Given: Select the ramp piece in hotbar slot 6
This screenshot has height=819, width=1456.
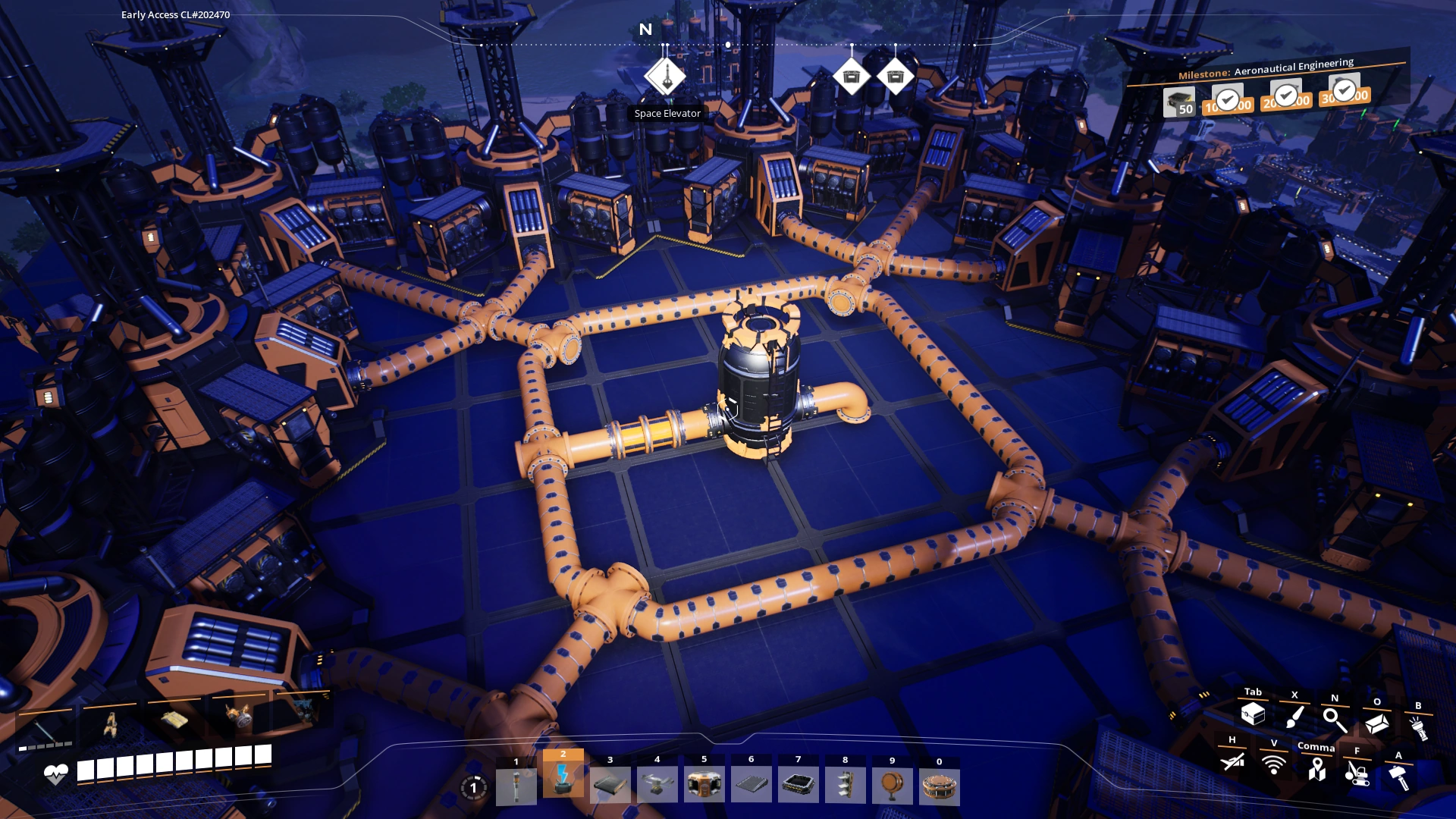Looking at the screenshot, I should [x=751, y=785].
